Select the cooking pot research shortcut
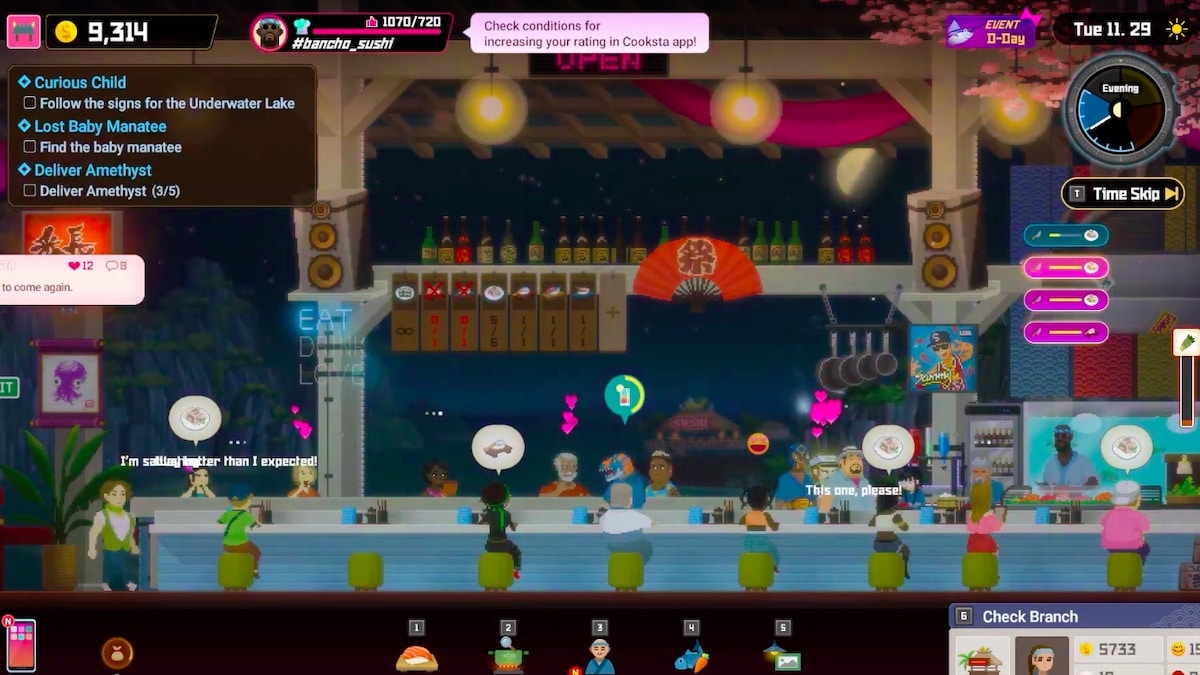 click(508, 656)
